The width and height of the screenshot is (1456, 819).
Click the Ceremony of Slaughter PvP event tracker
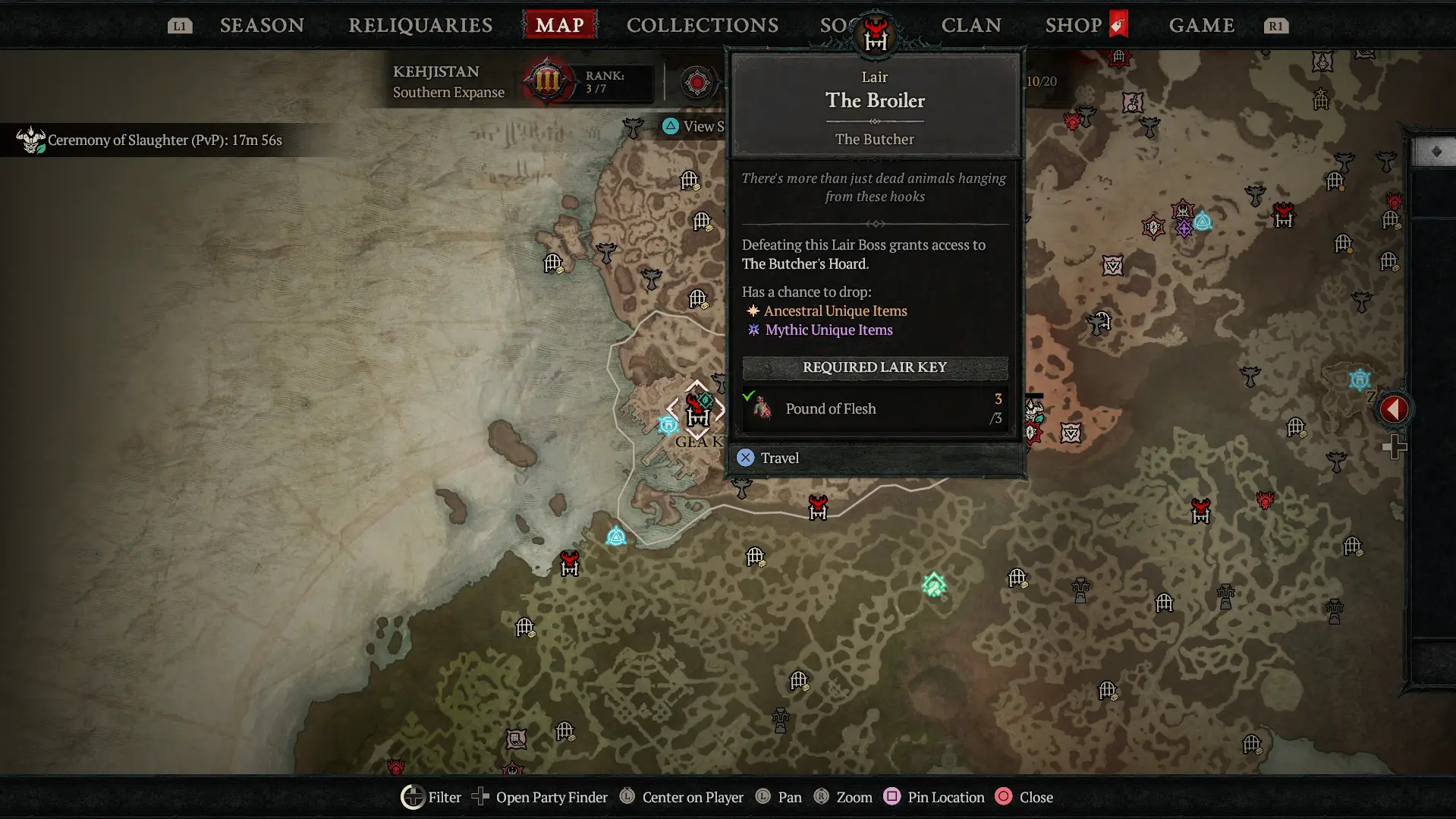pyautogui.click(x=164, y=140)
